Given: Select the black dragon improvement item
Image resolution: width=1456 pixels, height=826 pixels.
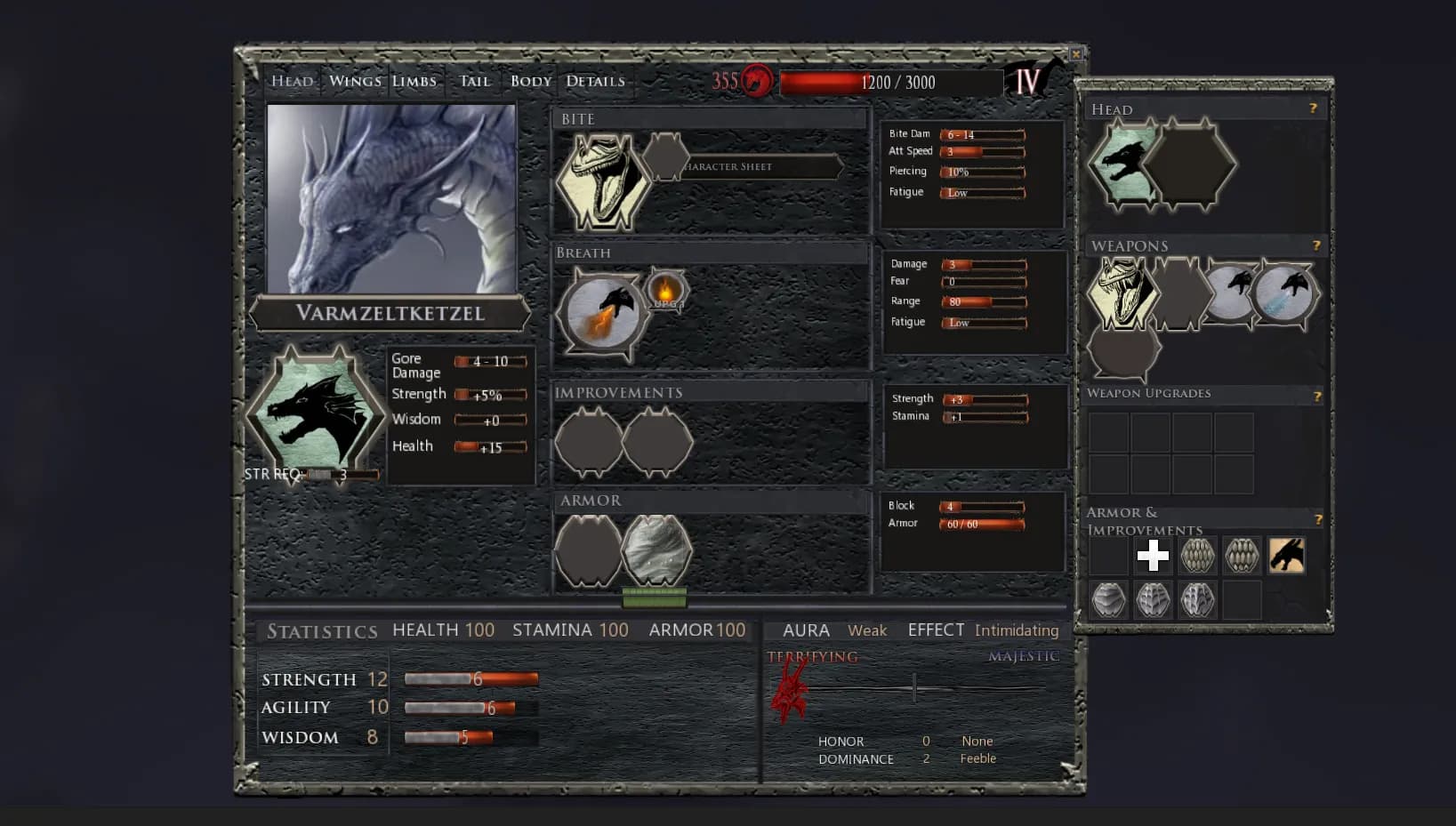Looking at the screenshot, I should pos(1286,556).
